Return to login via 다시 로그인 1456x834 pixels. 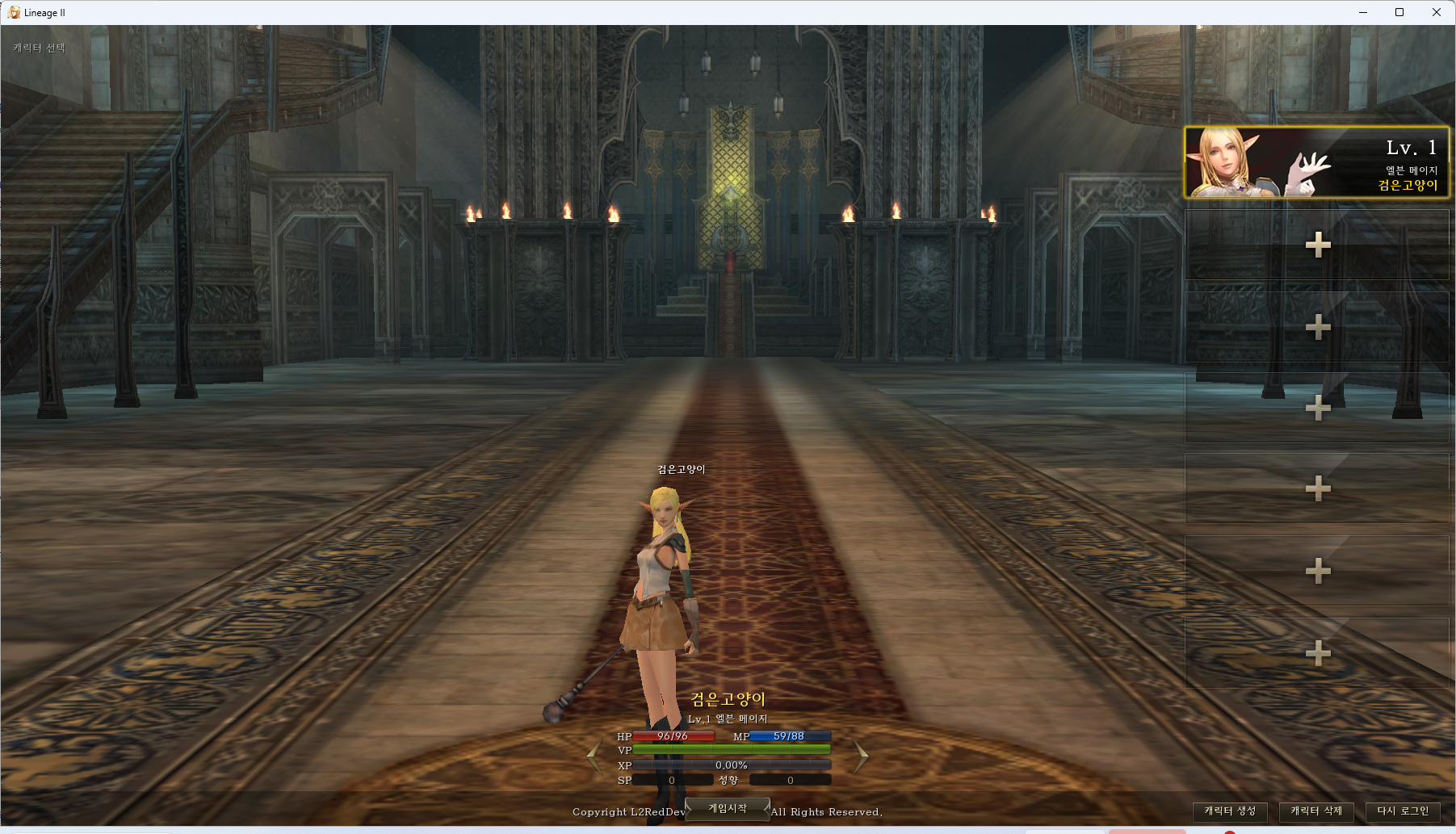click(x=1403, y=811)
